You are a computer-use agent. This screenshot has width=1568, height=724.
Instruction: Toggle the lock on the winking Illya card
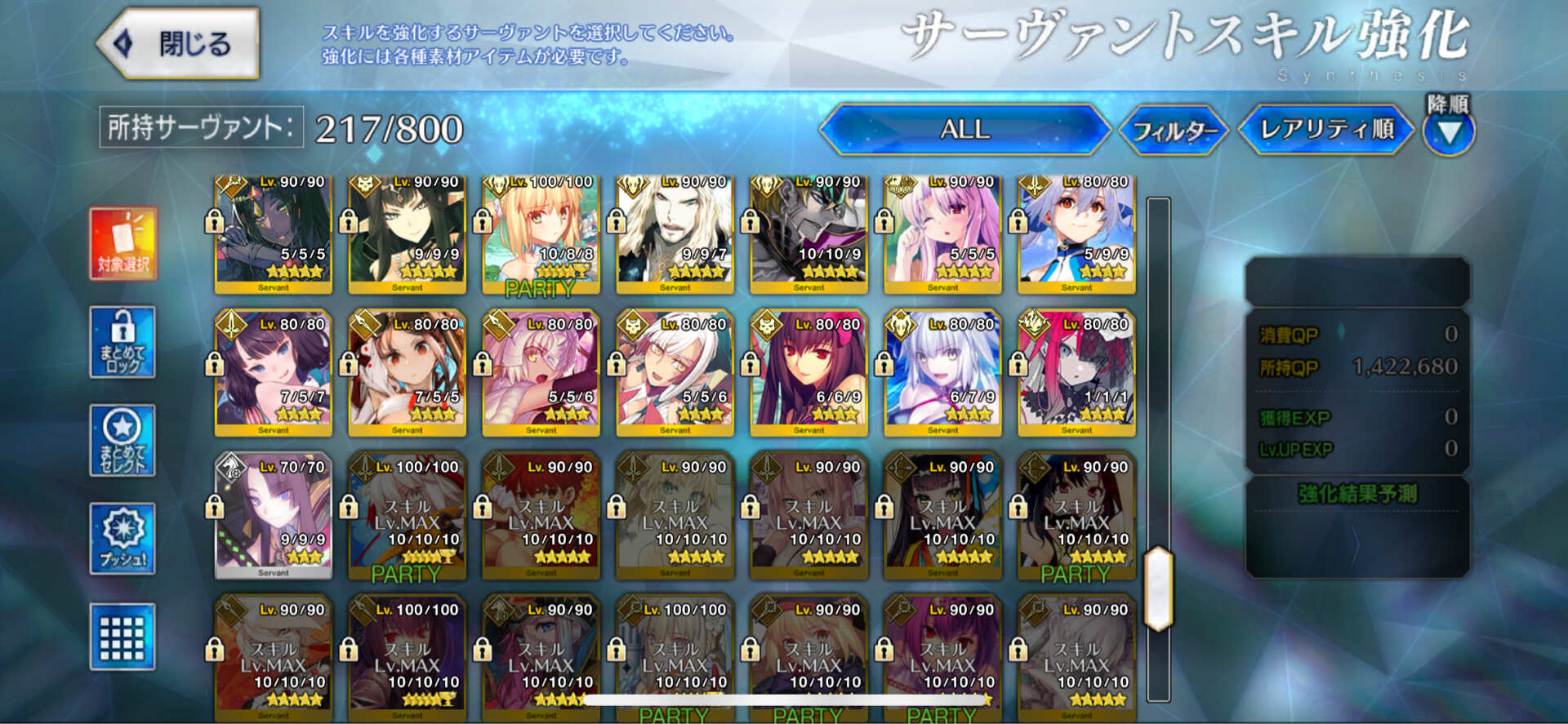click(x=884, y=220)
